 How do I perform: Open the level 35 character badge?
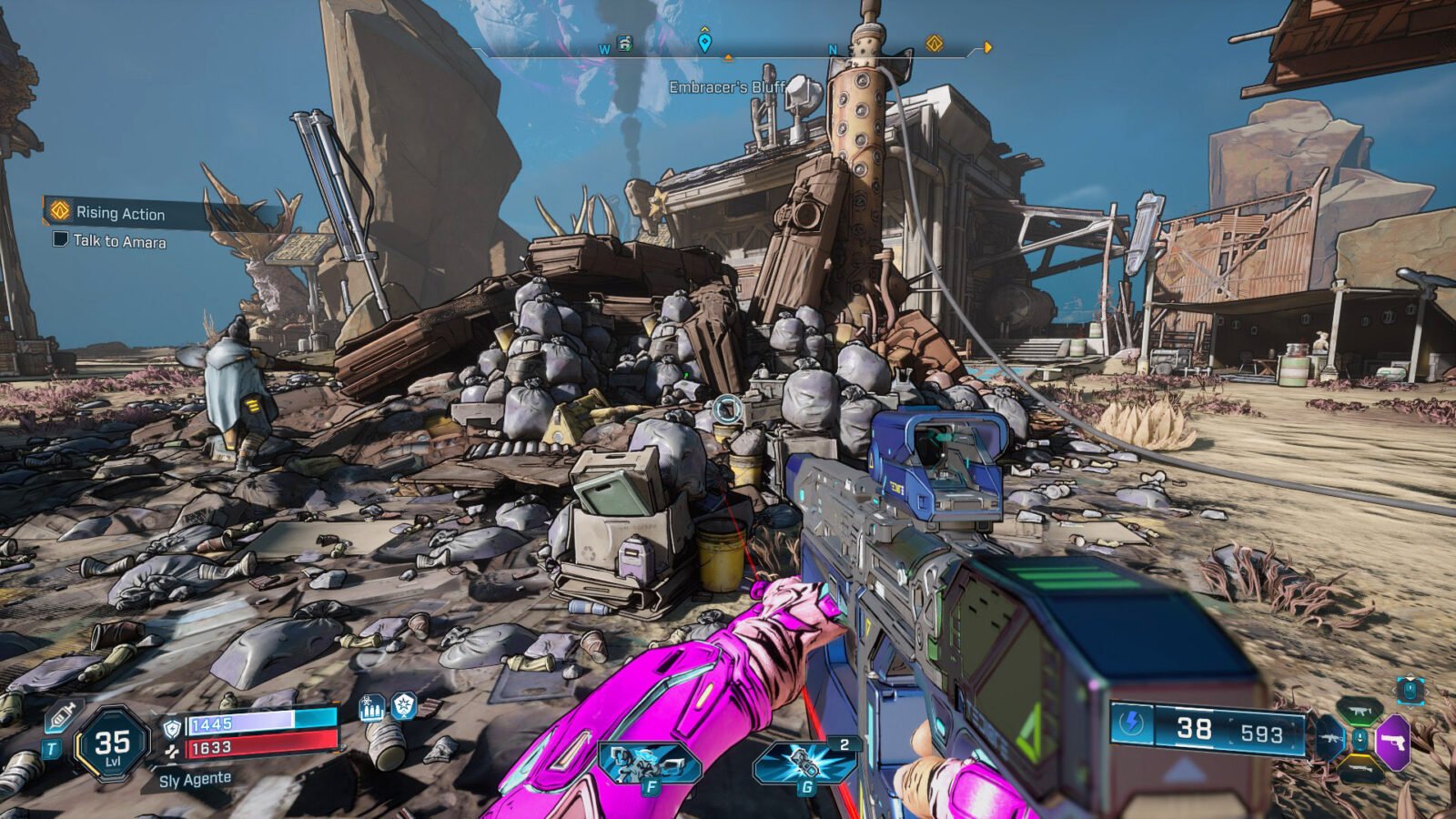pyautogui.click(x=112, y=745)
